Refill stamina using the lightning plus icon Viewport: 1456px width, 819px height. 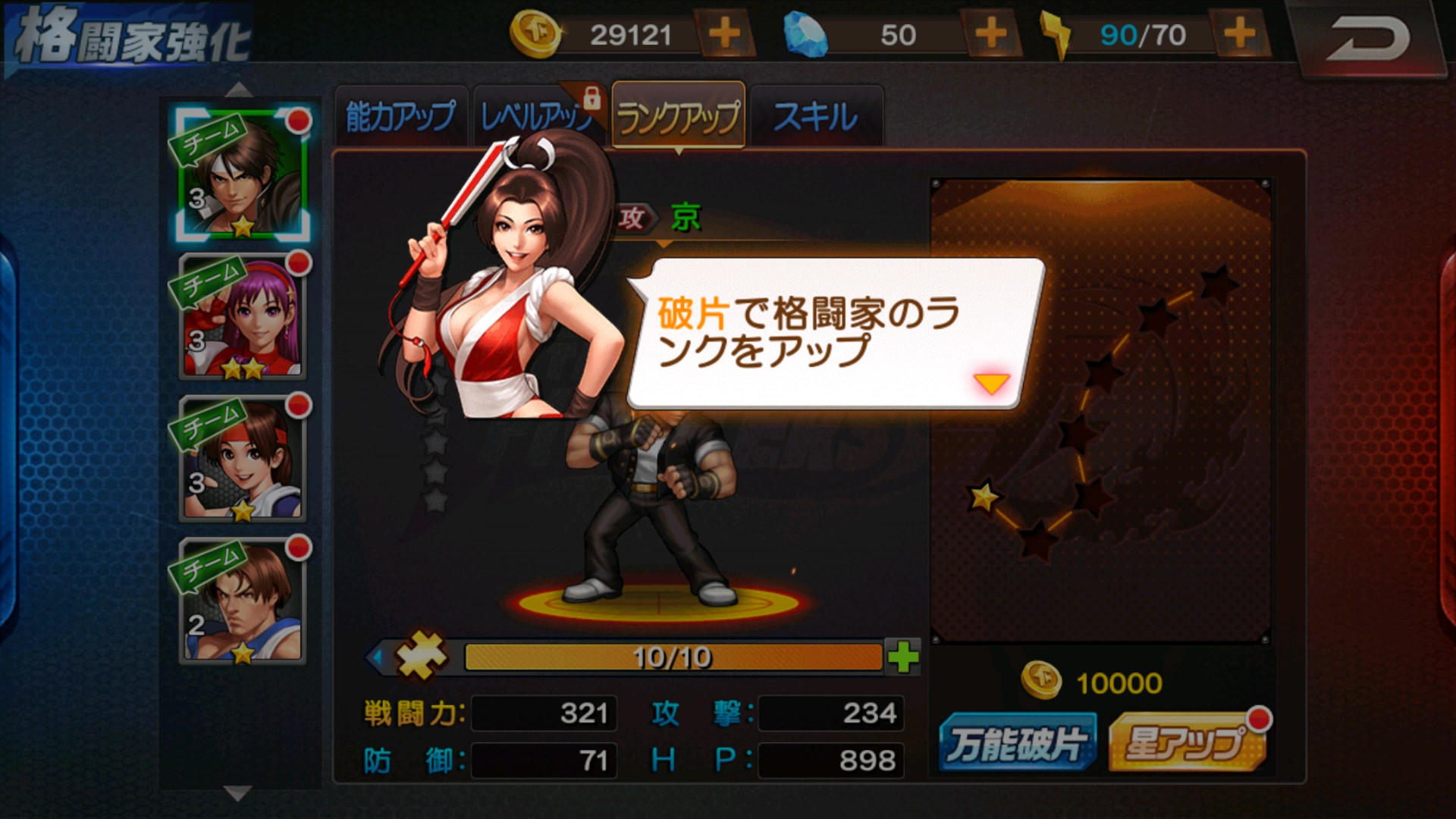pyautogui.click(x=1241, y=33)
